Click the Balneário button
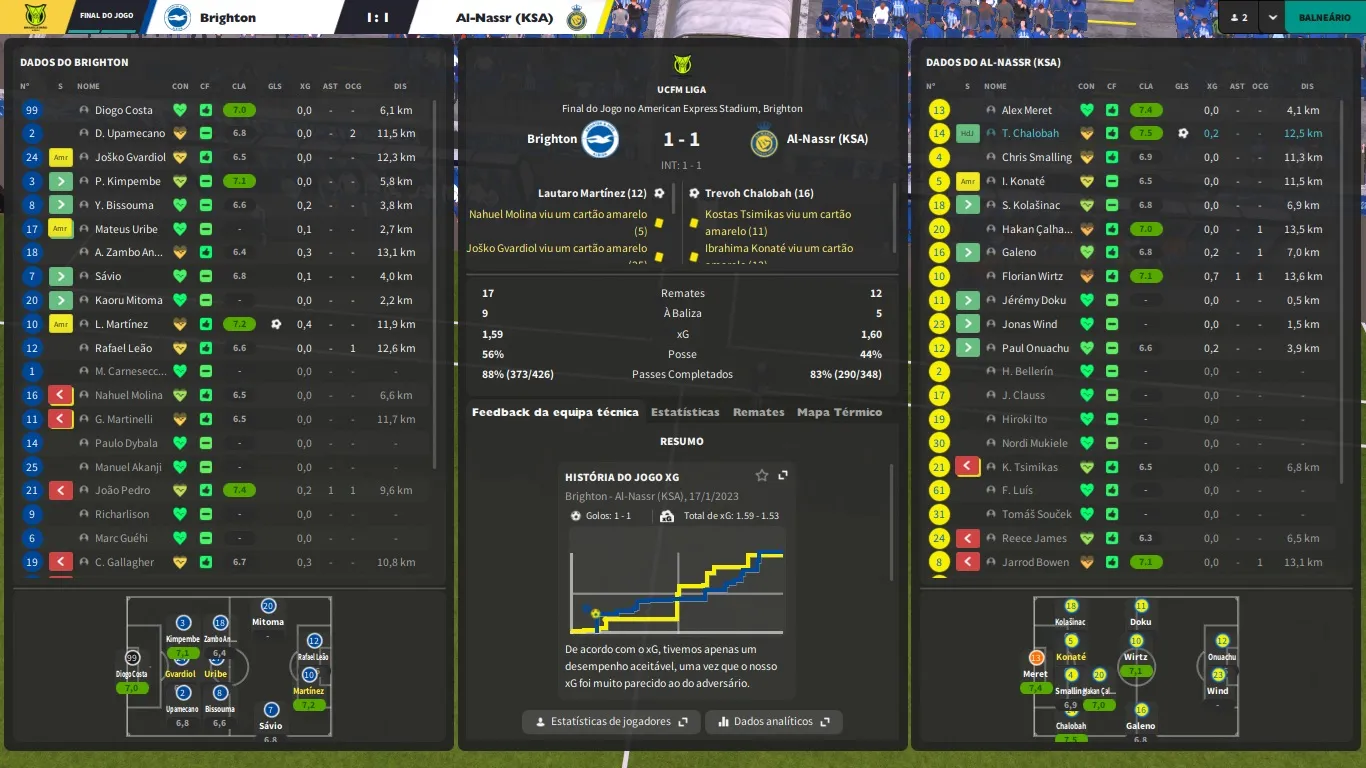Viewport: 1366px width, 768px height. click(1324, 17)
